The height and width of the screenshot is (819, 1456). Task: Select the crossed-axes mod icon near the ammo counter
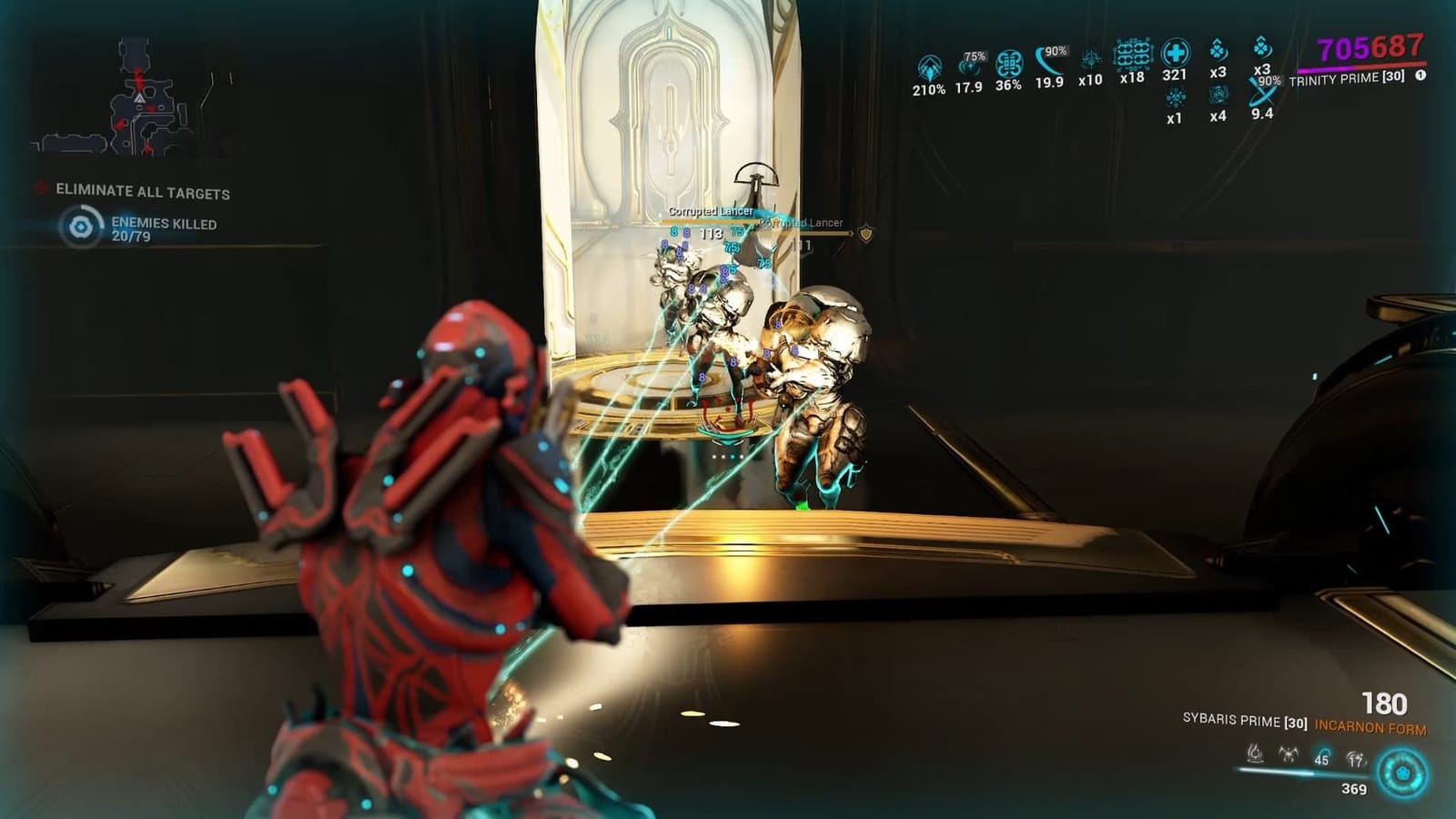[x=1288, y=754]
